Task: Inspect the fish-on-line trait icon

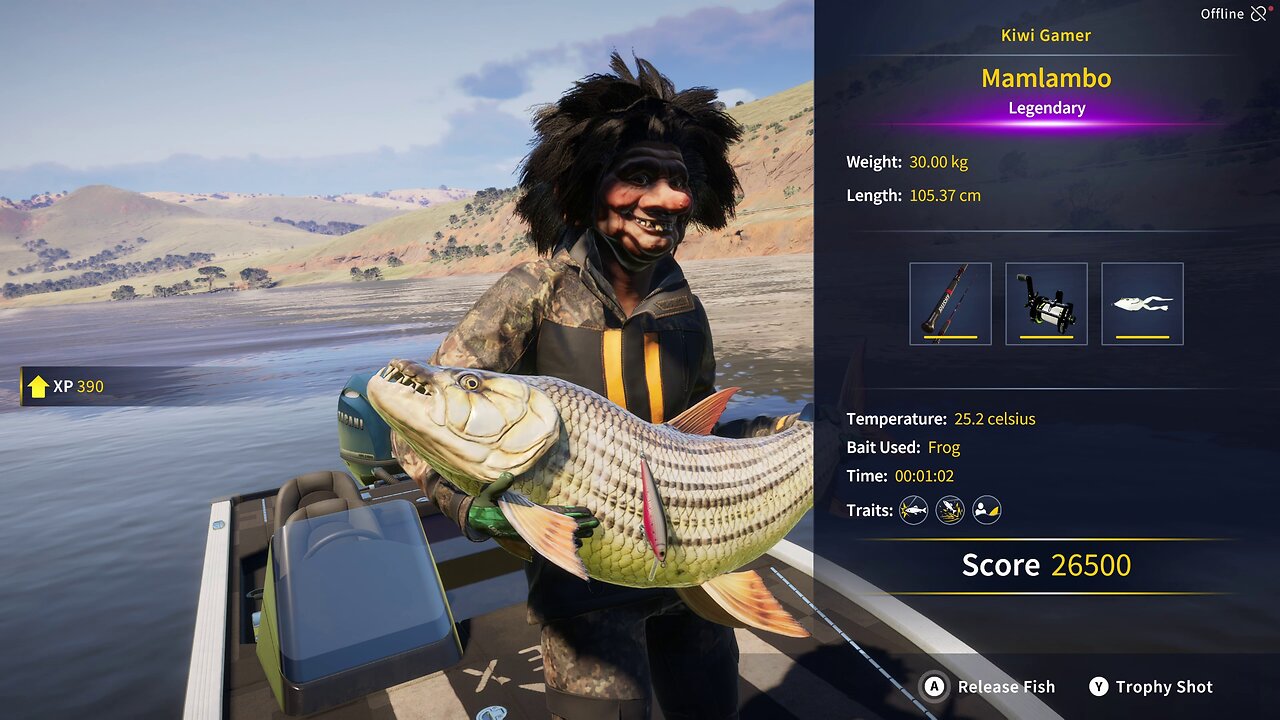Action: (x=913, y=511)
